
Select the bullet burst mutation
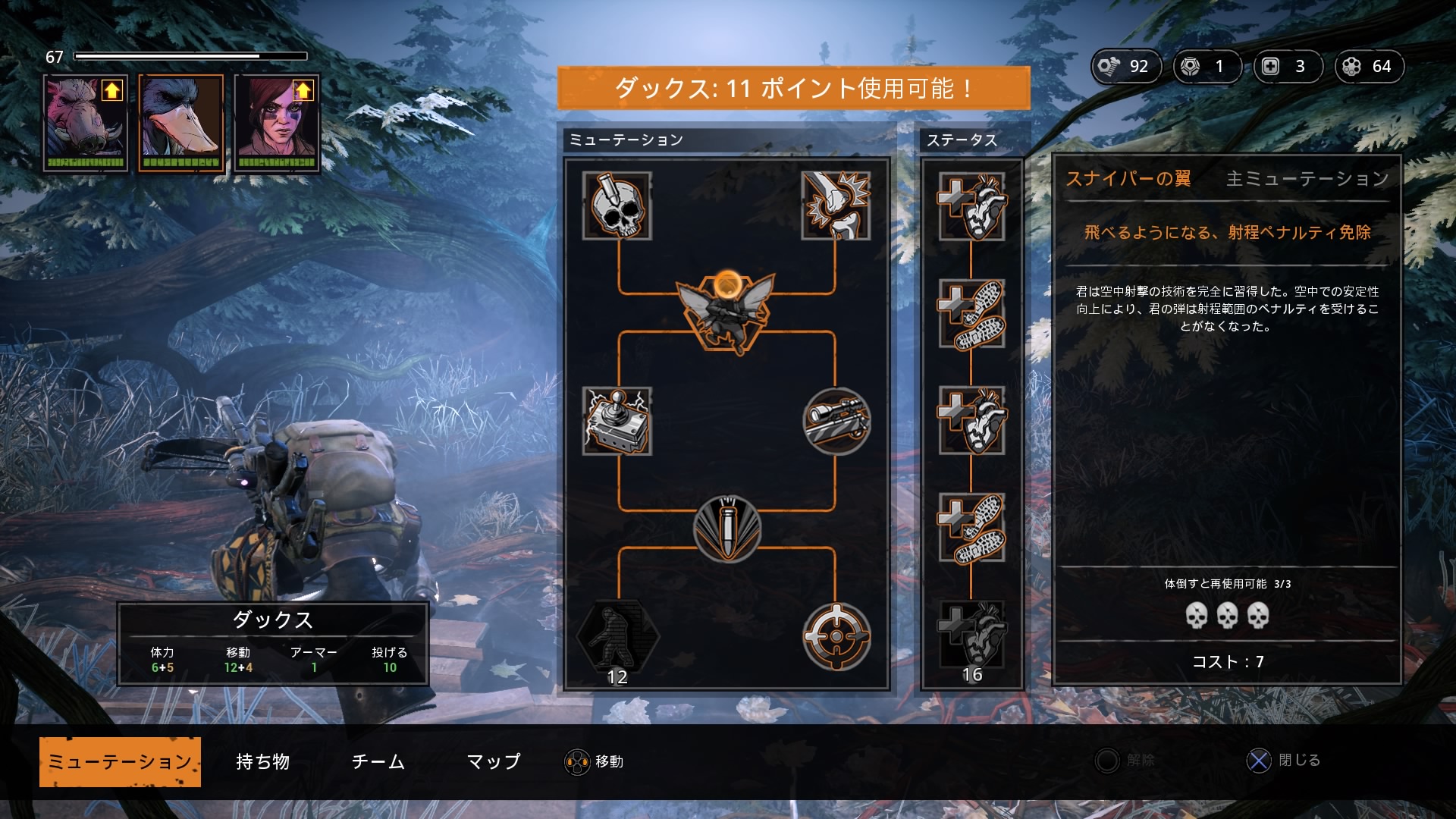coord(726,529)
